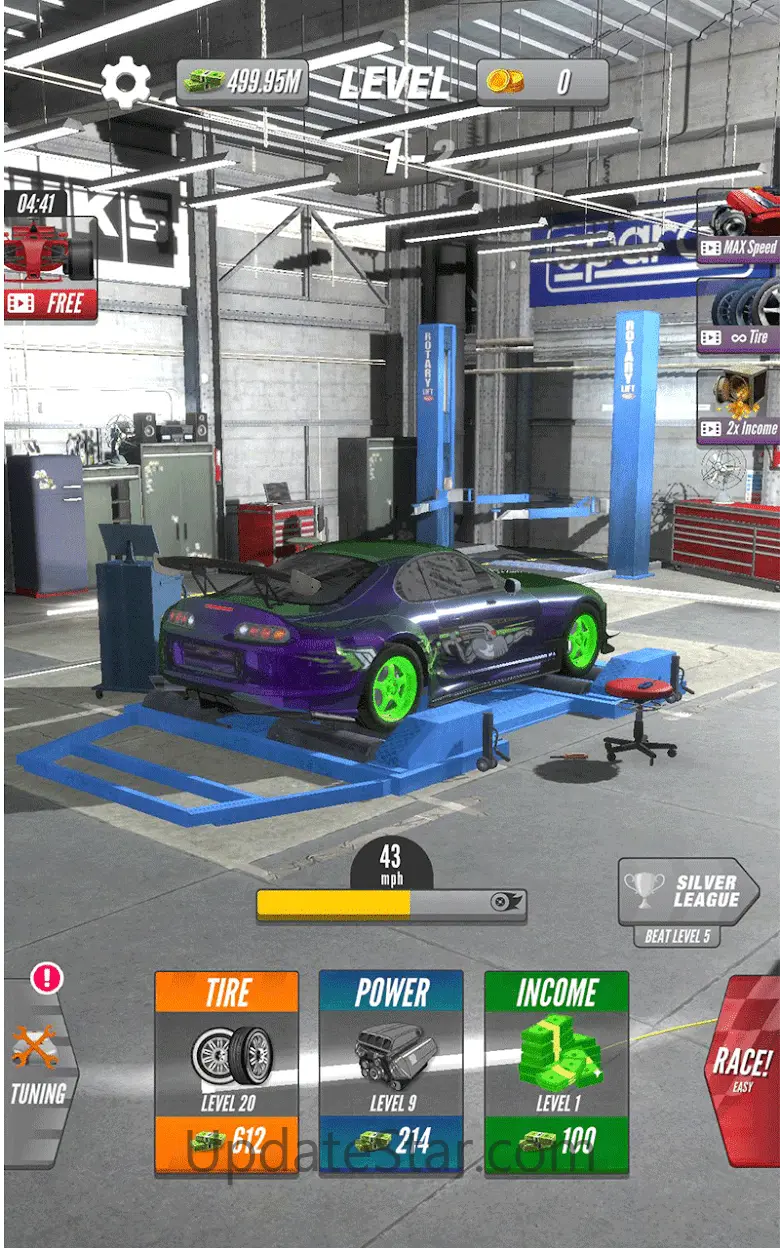Screen dimensions: 780x1248
Task: Tap the 499.95M cash balance
Action: click(x=242, y=82)
